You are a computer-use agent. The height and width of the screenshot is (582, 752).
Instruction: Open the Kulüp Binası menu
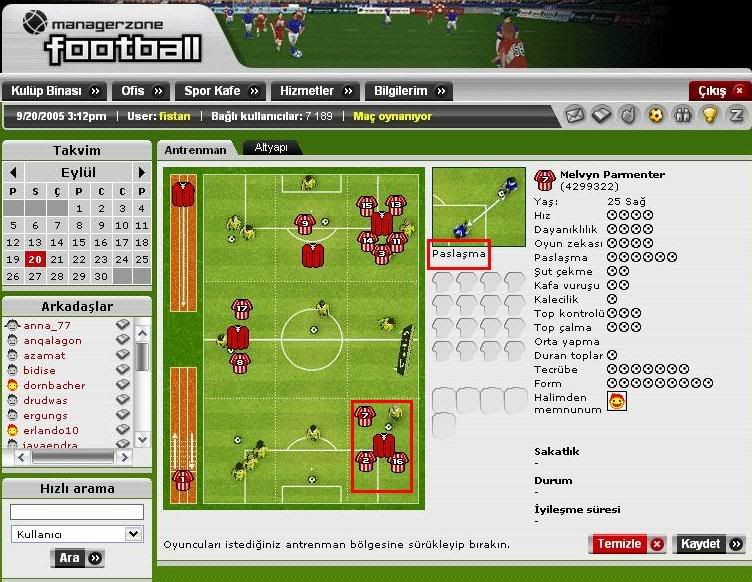tap(55, 91)
